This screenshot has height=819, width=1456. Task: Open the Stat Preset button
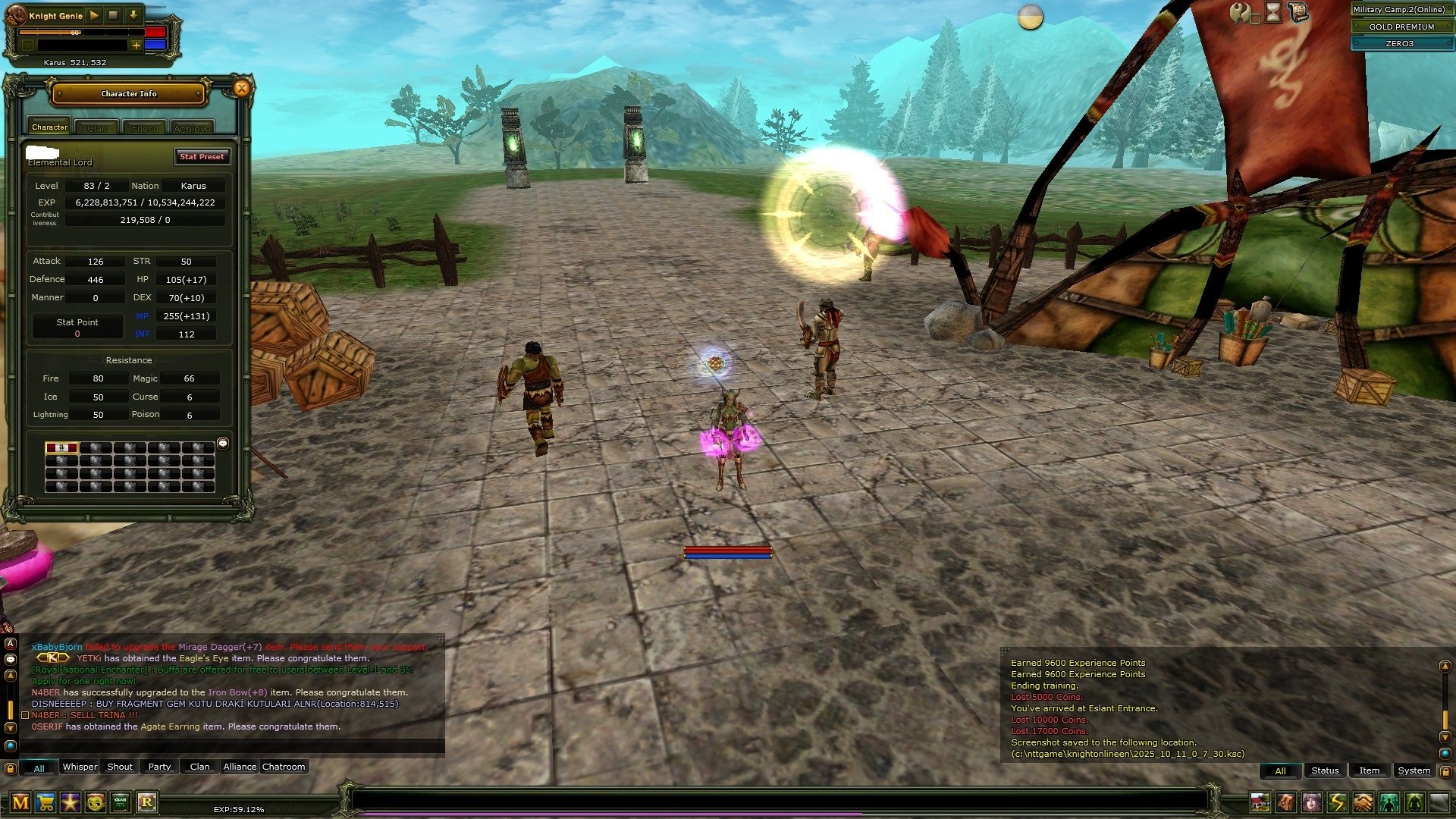tap(202, 157)
